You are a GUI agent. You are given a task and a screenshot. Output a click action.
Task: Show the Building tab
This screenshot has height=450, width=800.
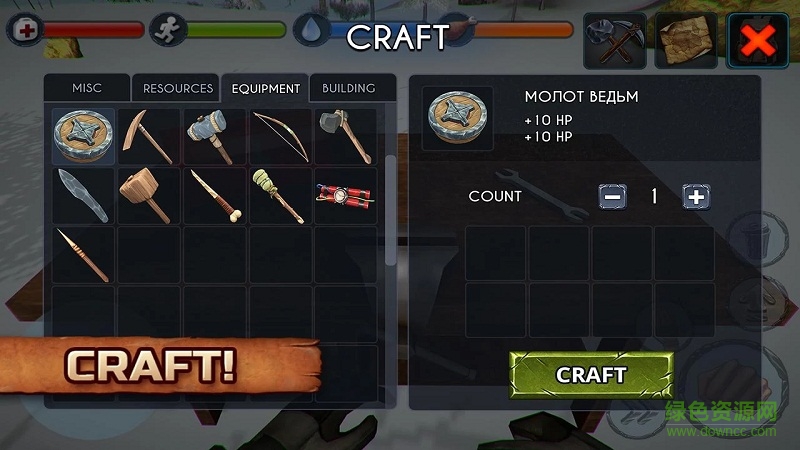point(348,88)
